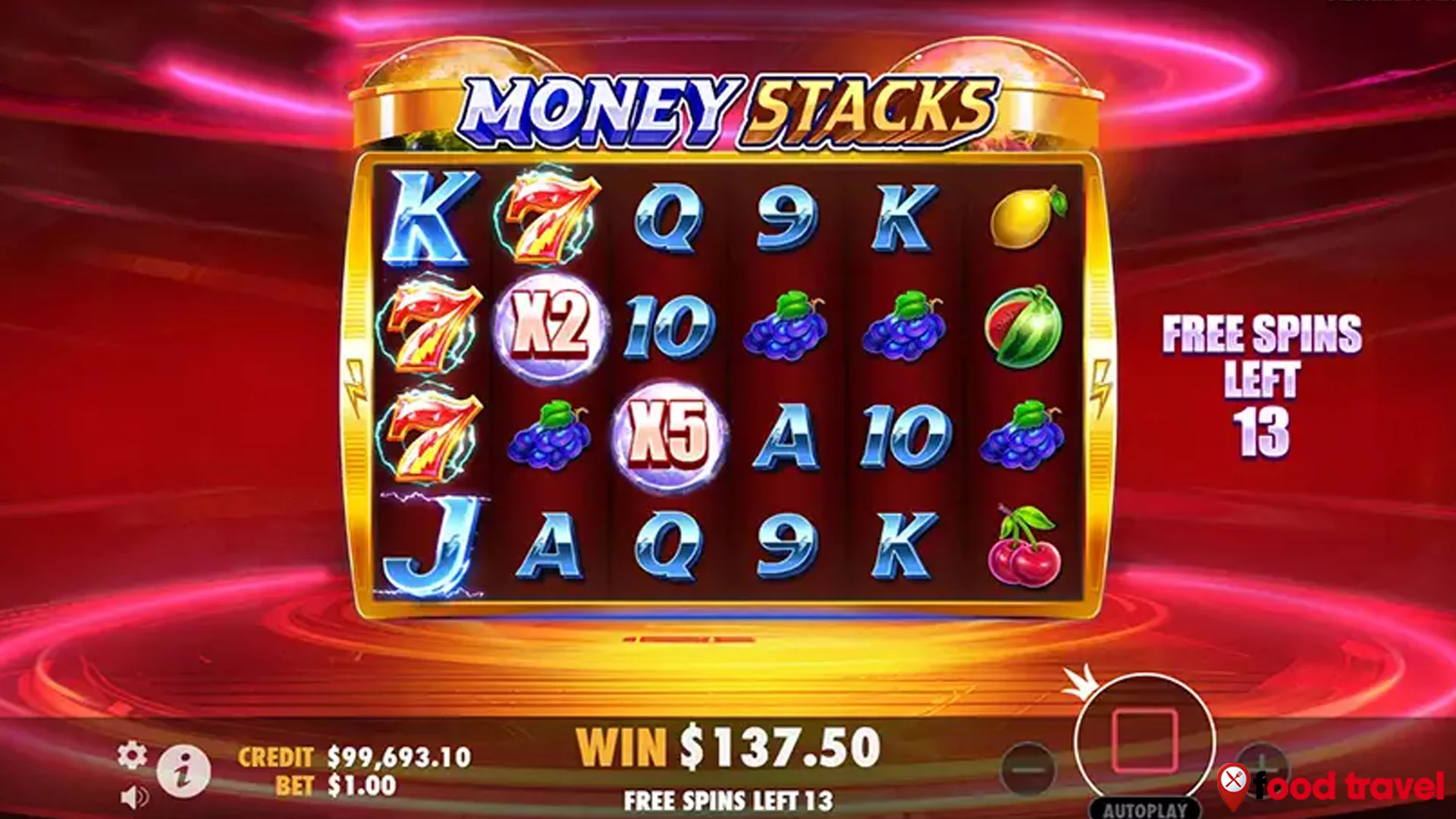Click the watermelon symbol
Image resolution: width=1456 pixels, height=819 pixels.
click(1021, 326)
